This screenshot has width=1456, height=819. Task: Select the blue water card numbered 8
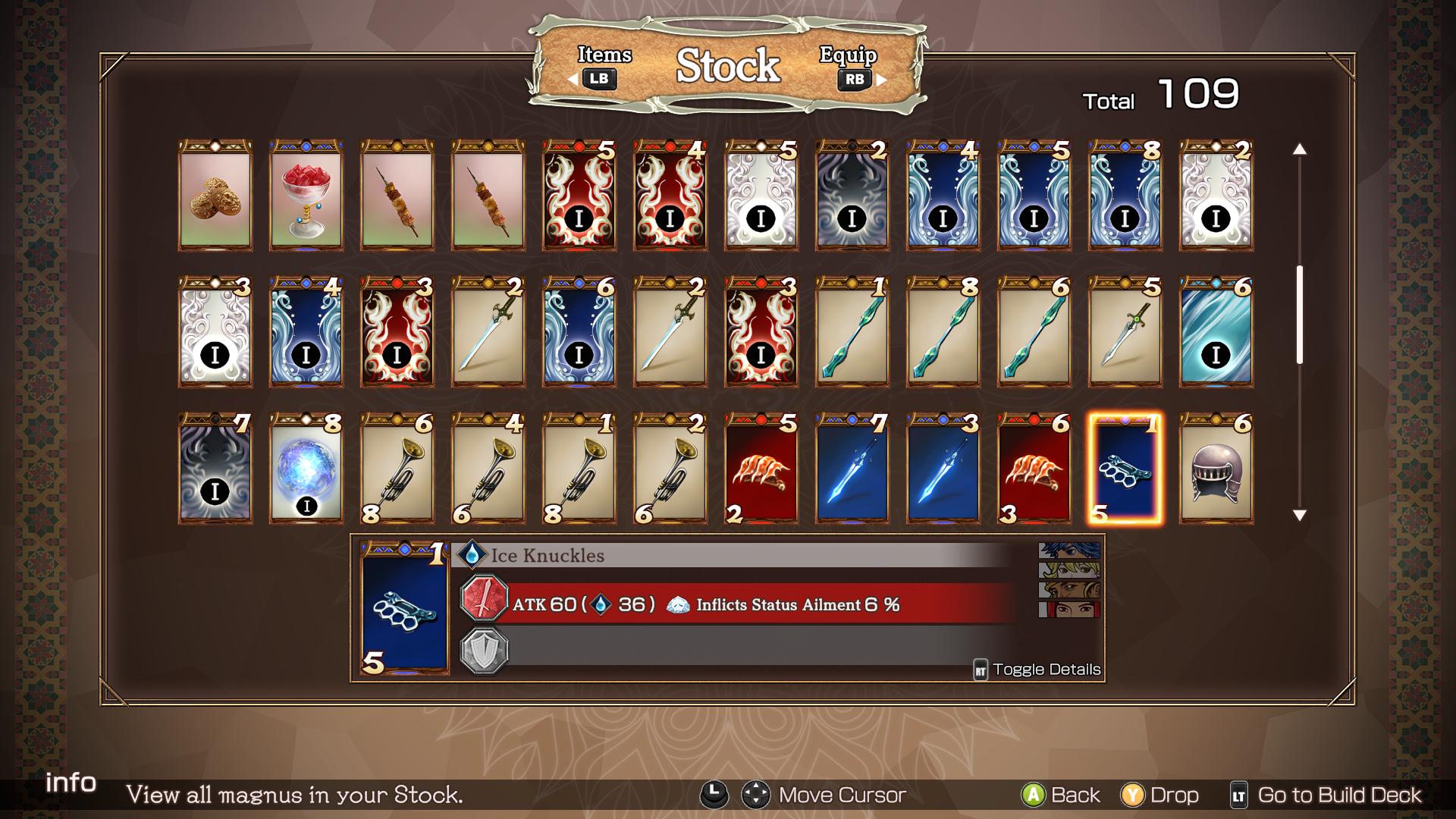pos(1125,196)
